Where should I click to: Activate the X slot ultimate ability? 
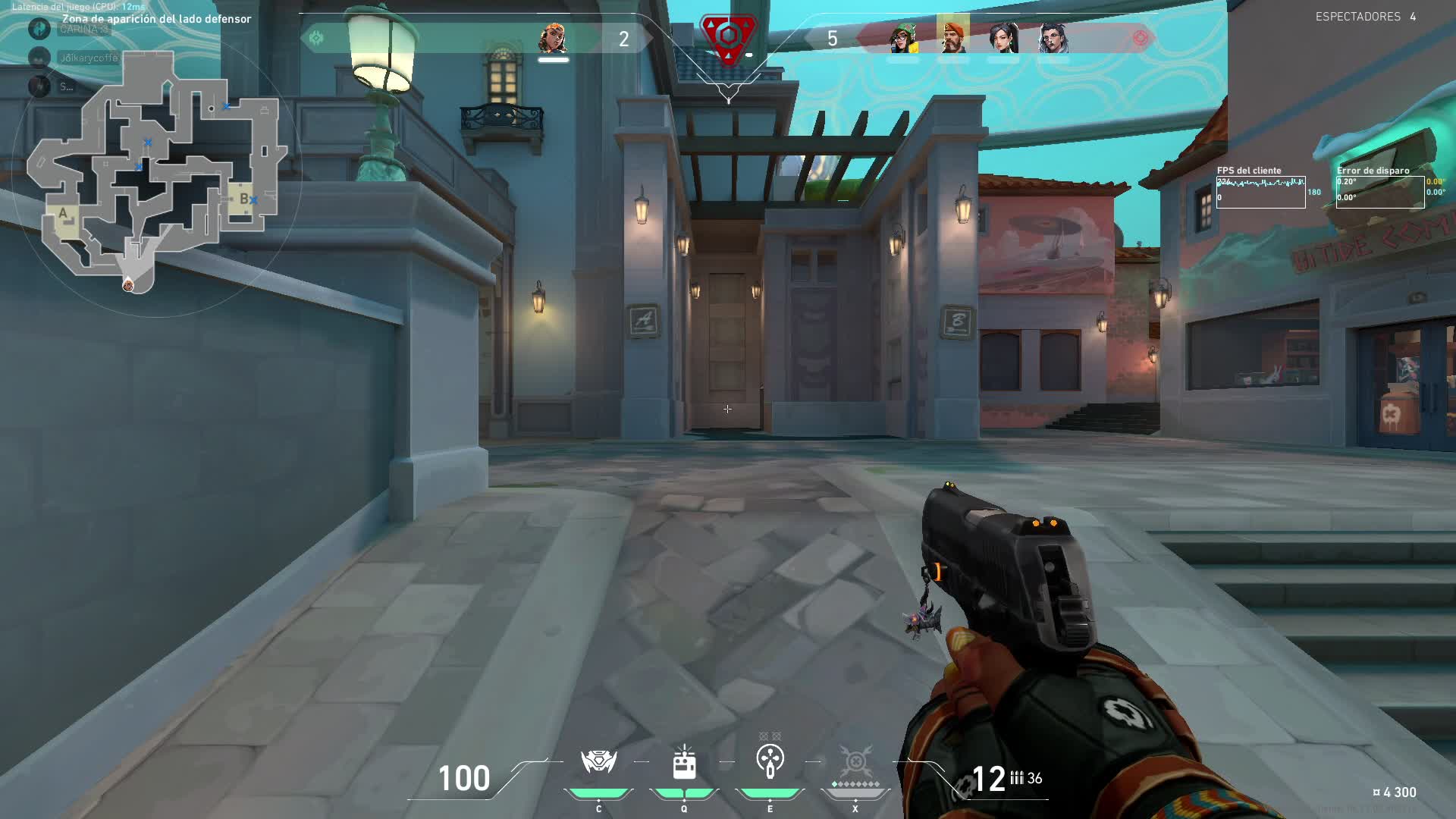point(855,761)
